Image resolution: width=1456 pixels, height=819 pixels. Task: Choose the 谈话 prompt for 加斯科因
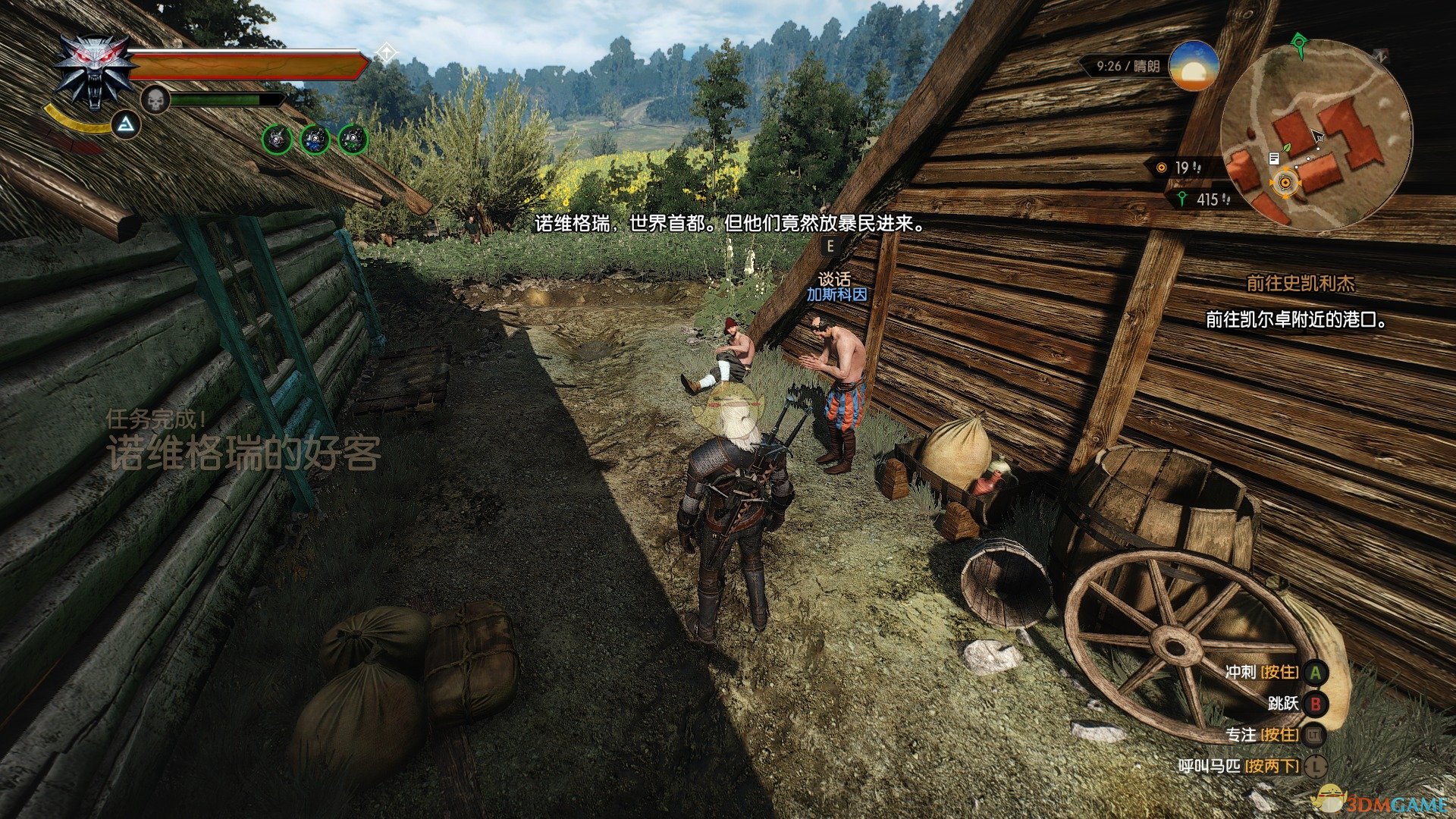click(x=834, y=279)
